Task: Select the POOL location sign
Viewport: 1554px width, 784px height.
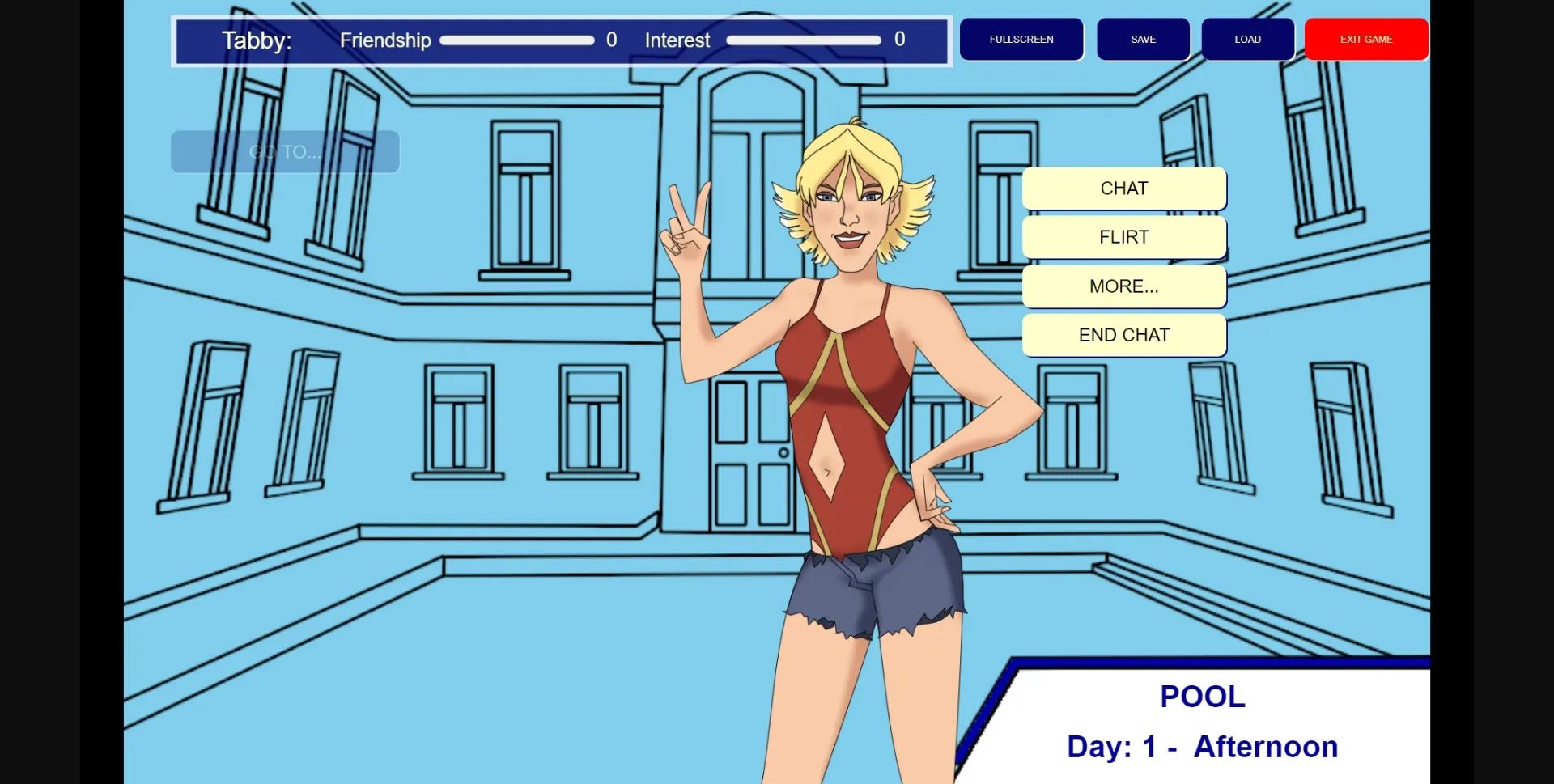Action: [x=1201, y=695]
